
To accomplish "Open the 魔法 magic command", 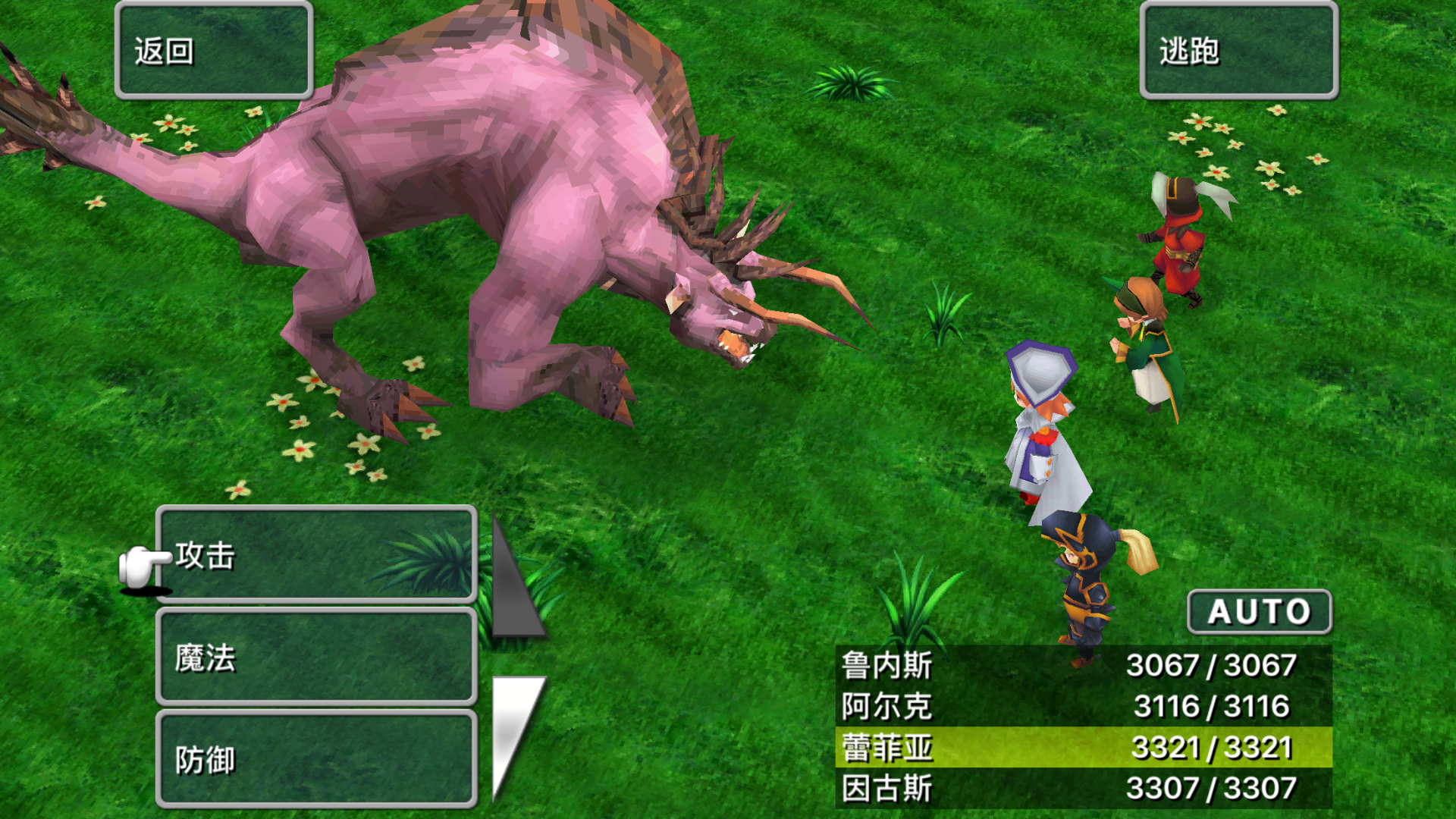I will tap(316, 657).
